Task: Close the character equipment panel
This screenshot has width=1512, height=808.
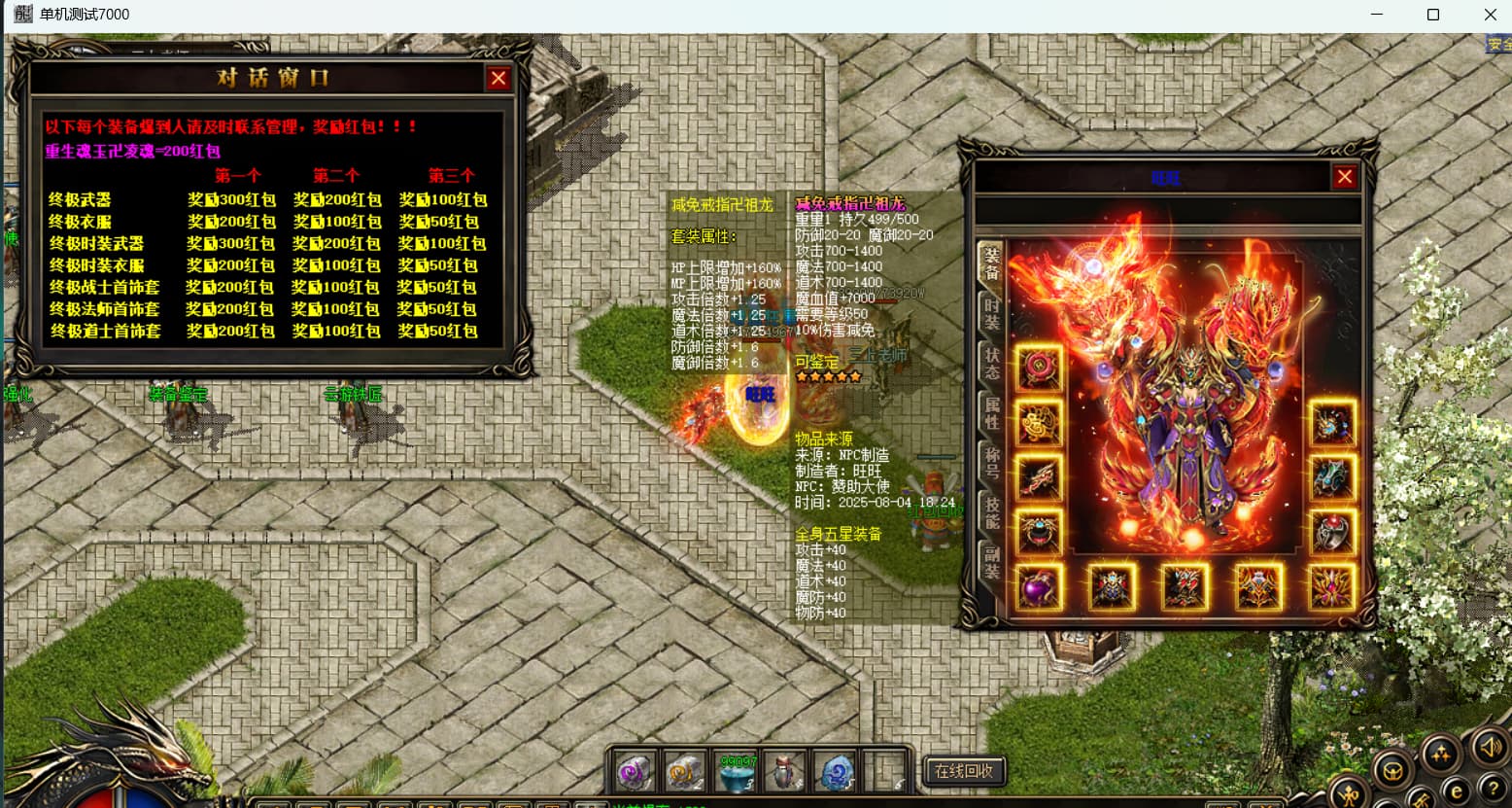Action: click(1344, 177)
